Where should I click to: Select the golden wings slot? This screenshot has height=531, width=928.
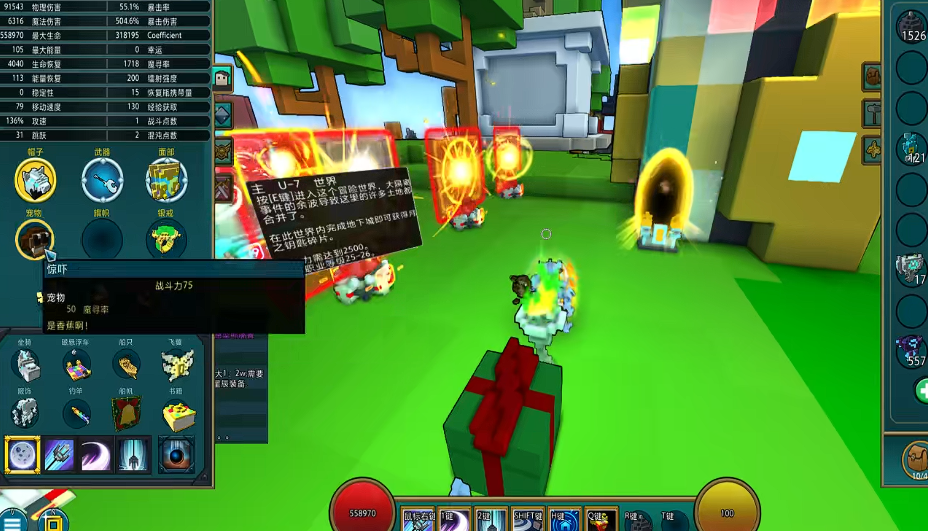pyautogui.click(x=179, y=365)
